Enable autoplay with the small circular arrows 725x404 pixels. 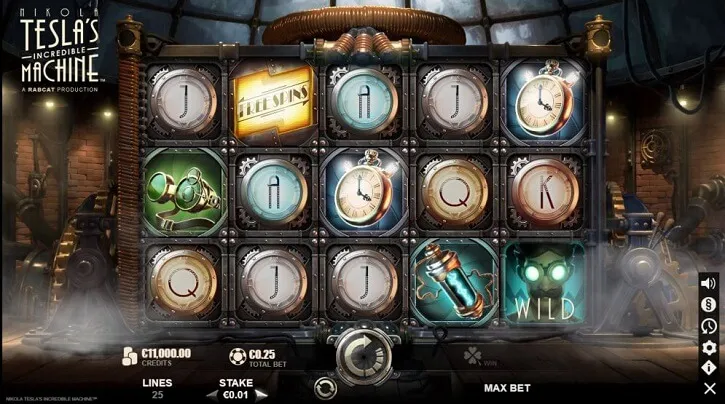pyautogui.click(x=324, y=386)
